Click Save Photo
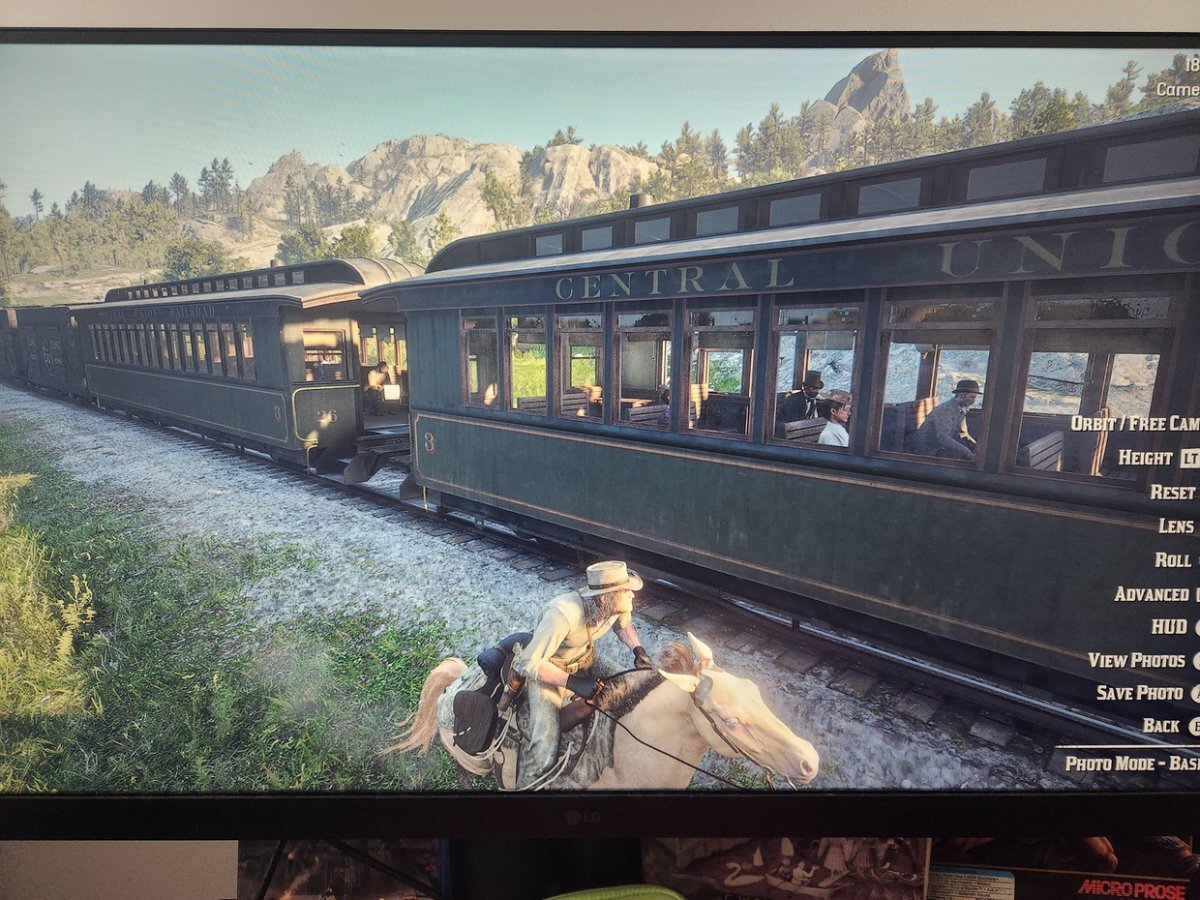 click(x=1139, y=693)
